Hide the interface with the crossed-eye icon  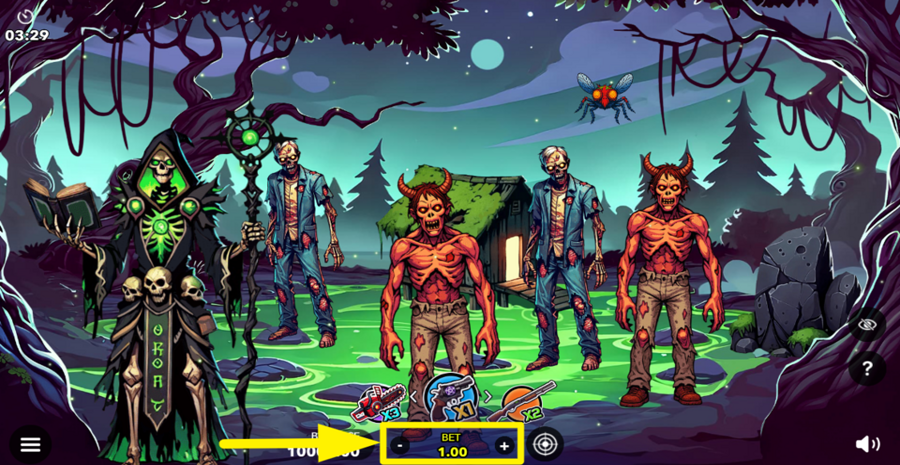(867, 324)
